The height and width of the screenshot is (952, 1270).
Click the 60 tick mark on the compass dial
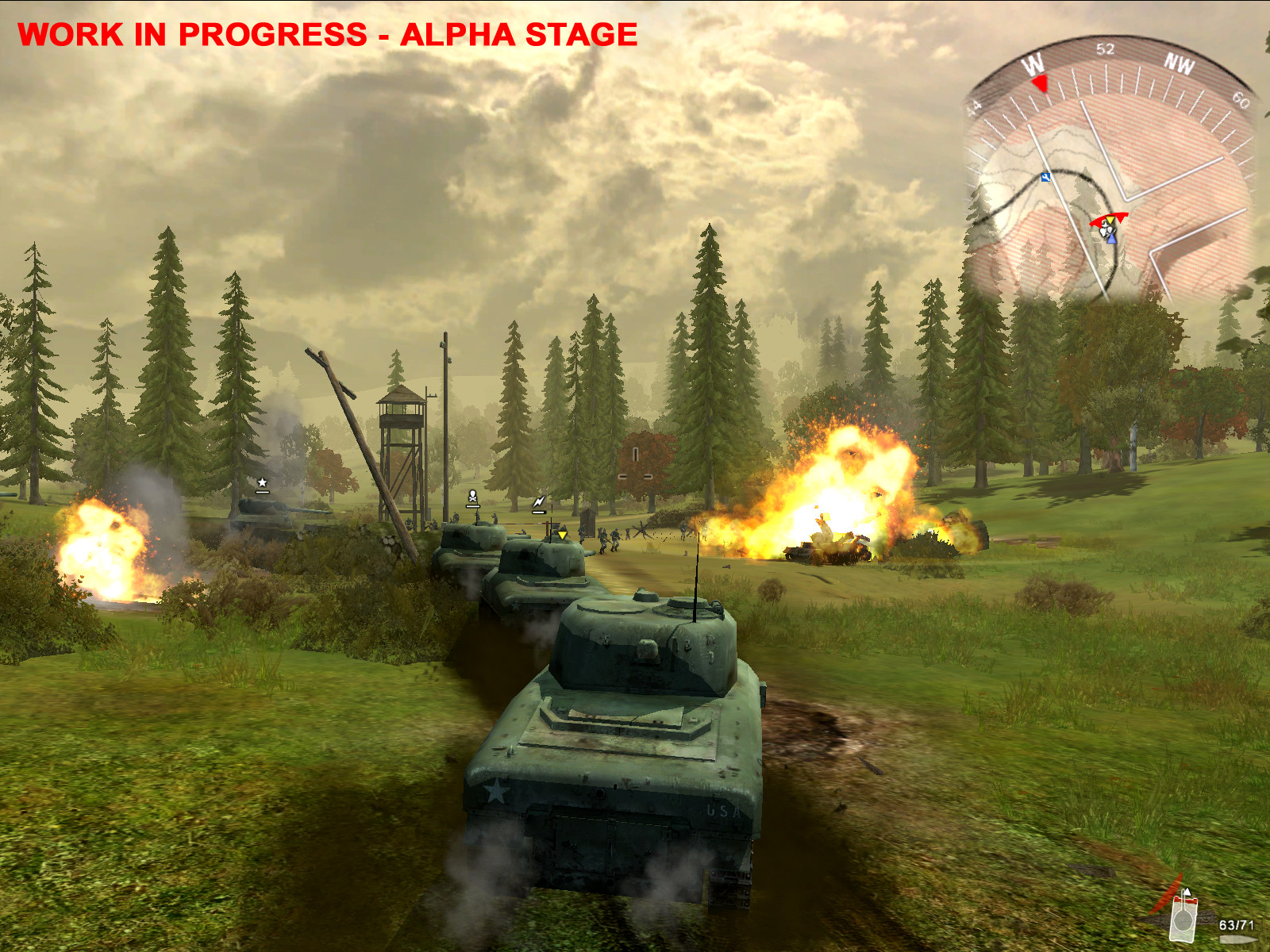point(1241,101)
